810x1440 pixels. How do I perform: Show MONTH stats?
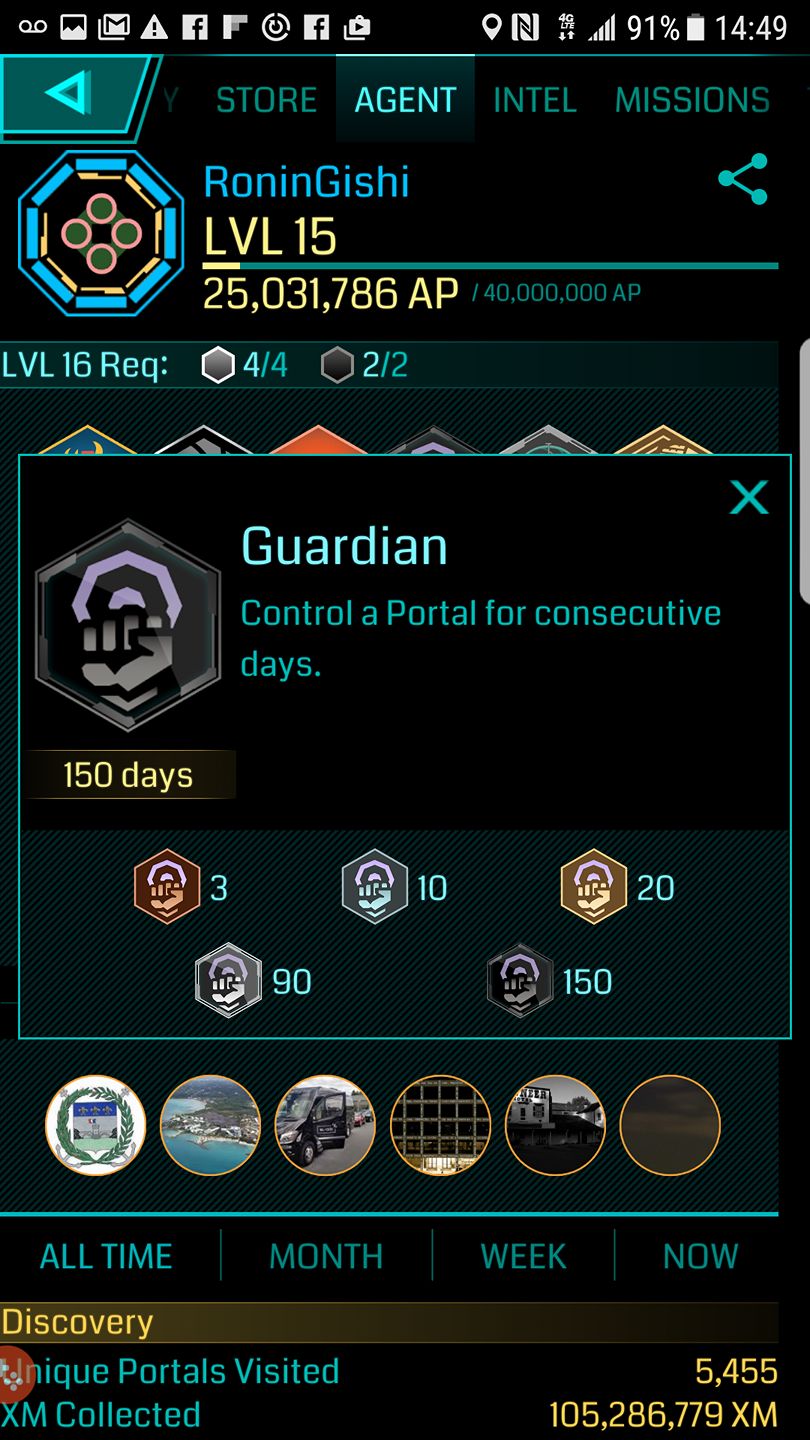pos(326,1256)
